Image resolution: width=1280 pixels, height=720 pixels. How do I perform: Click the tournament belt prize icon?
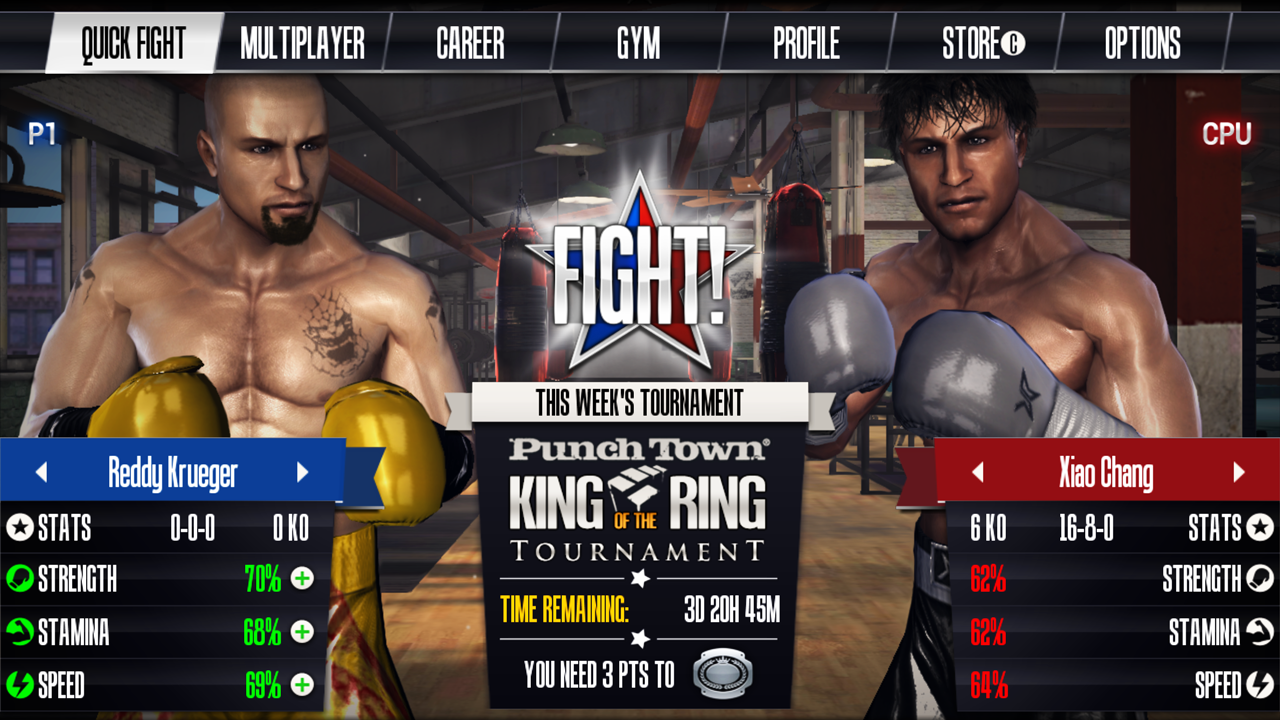[x=723, y=675]
